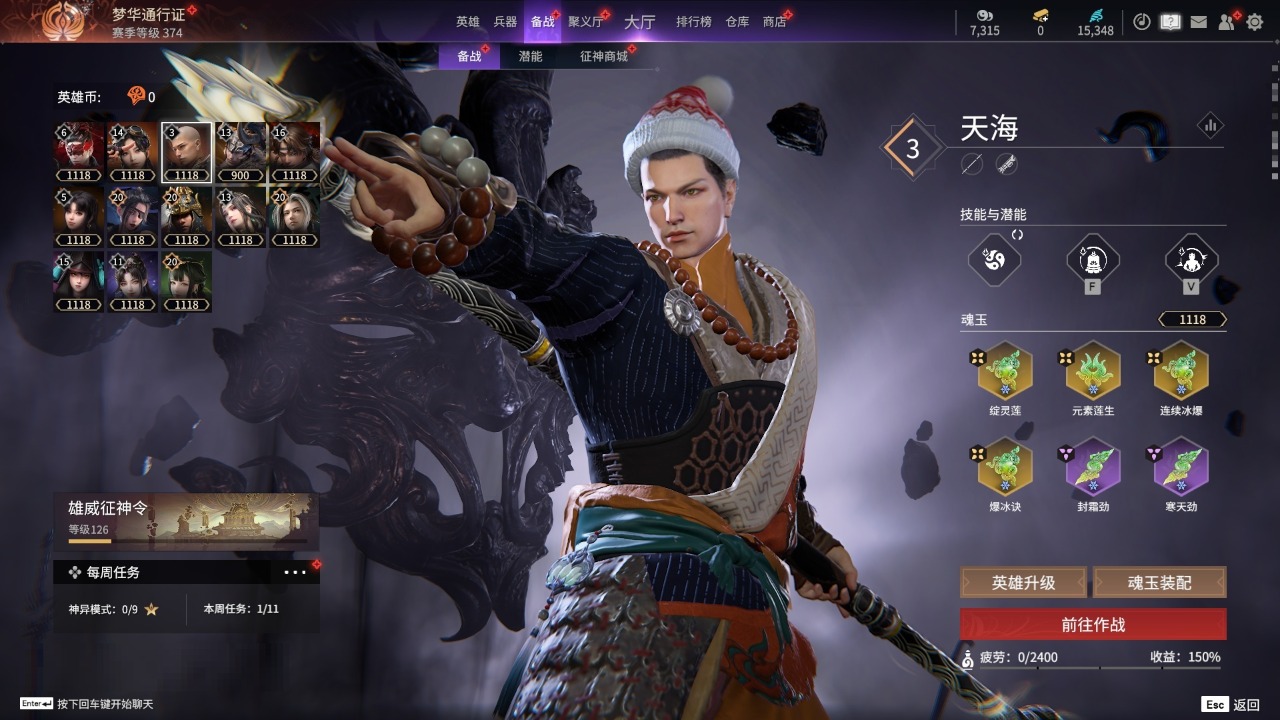Start battle with 前往作战 button

pyautogui.click(x=1093, y=624)
